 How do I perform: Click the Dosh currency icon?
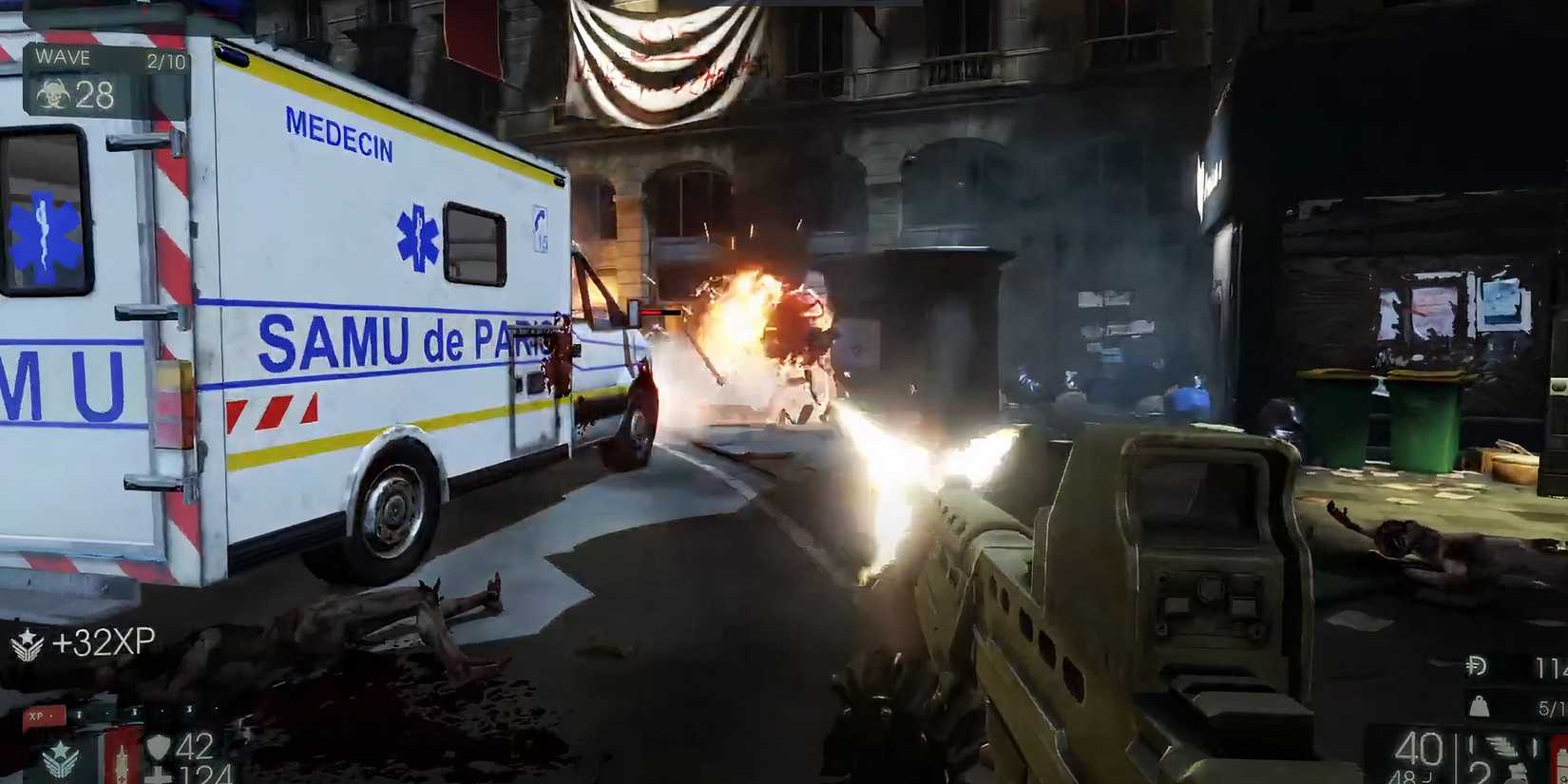(x=1478, y=665)
